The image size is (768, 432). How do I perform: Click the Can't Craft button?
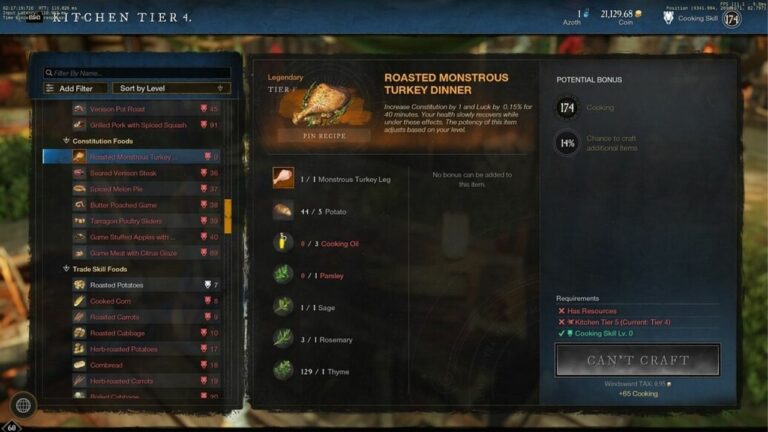click(x=637, y=360)
